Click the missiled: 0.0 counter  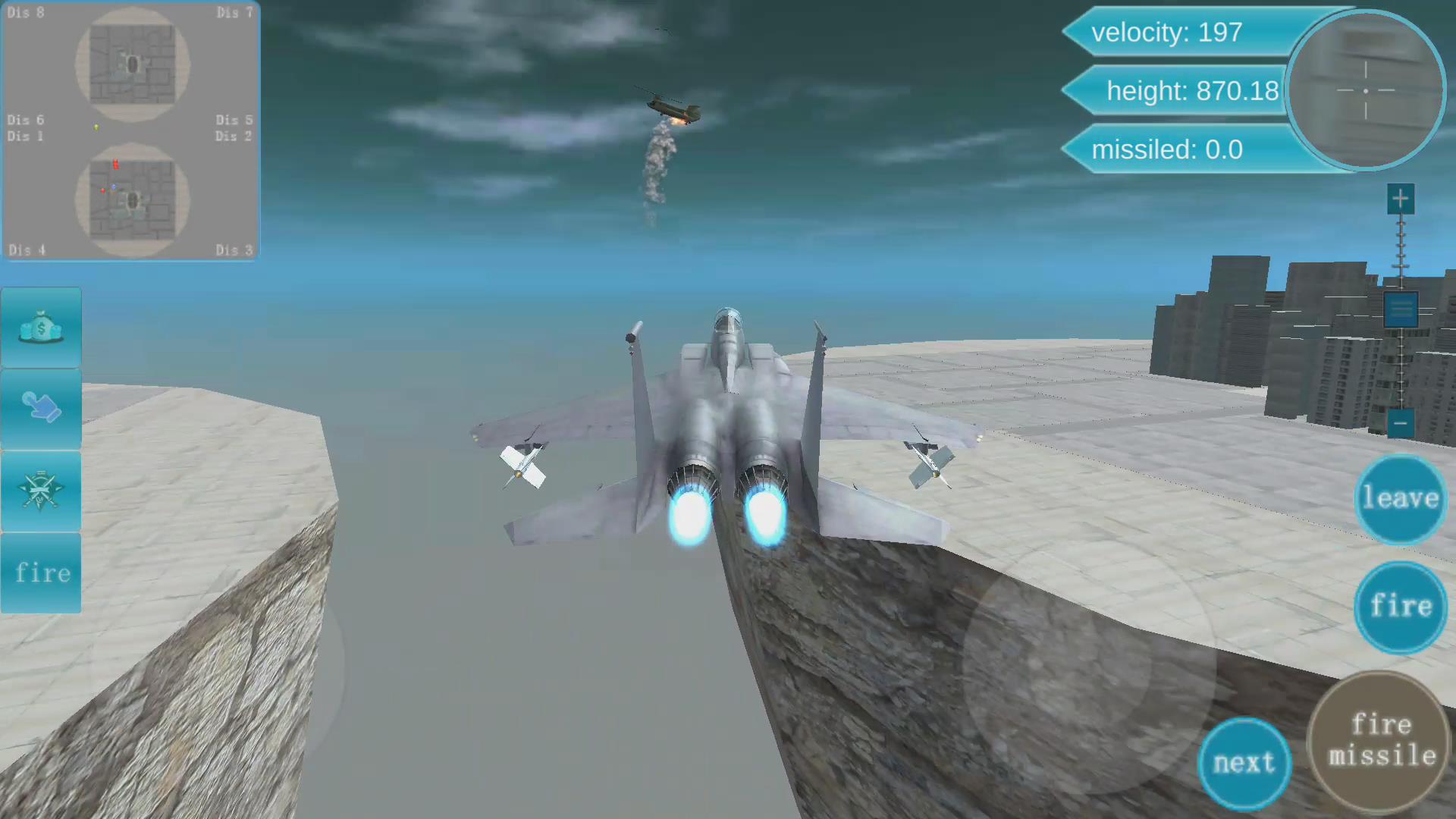coord(1168,149)
